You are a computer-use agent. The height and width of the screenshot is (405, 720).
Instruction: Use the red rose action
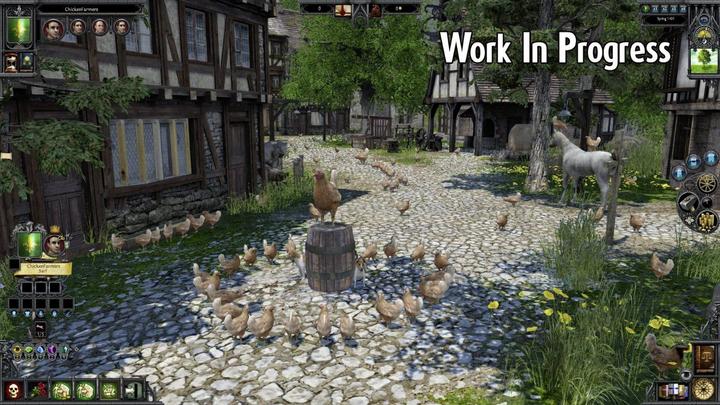[x=39, y=390]
